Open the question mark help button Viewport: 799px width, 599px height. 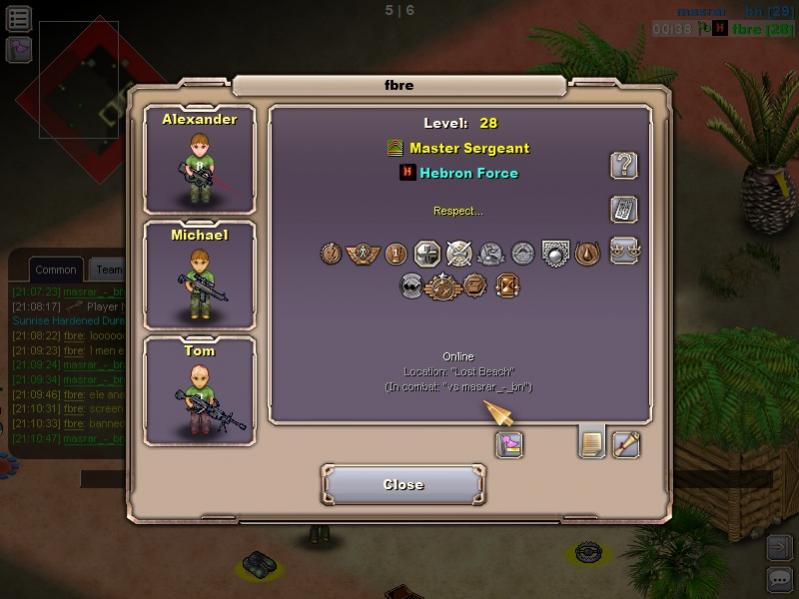coord(624,165)
